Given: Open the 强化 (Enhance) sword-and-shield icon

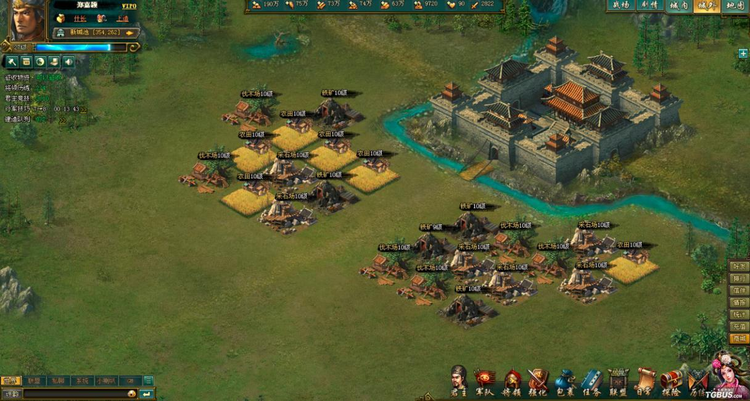Looking at the screenshot, I should (538, 379).
